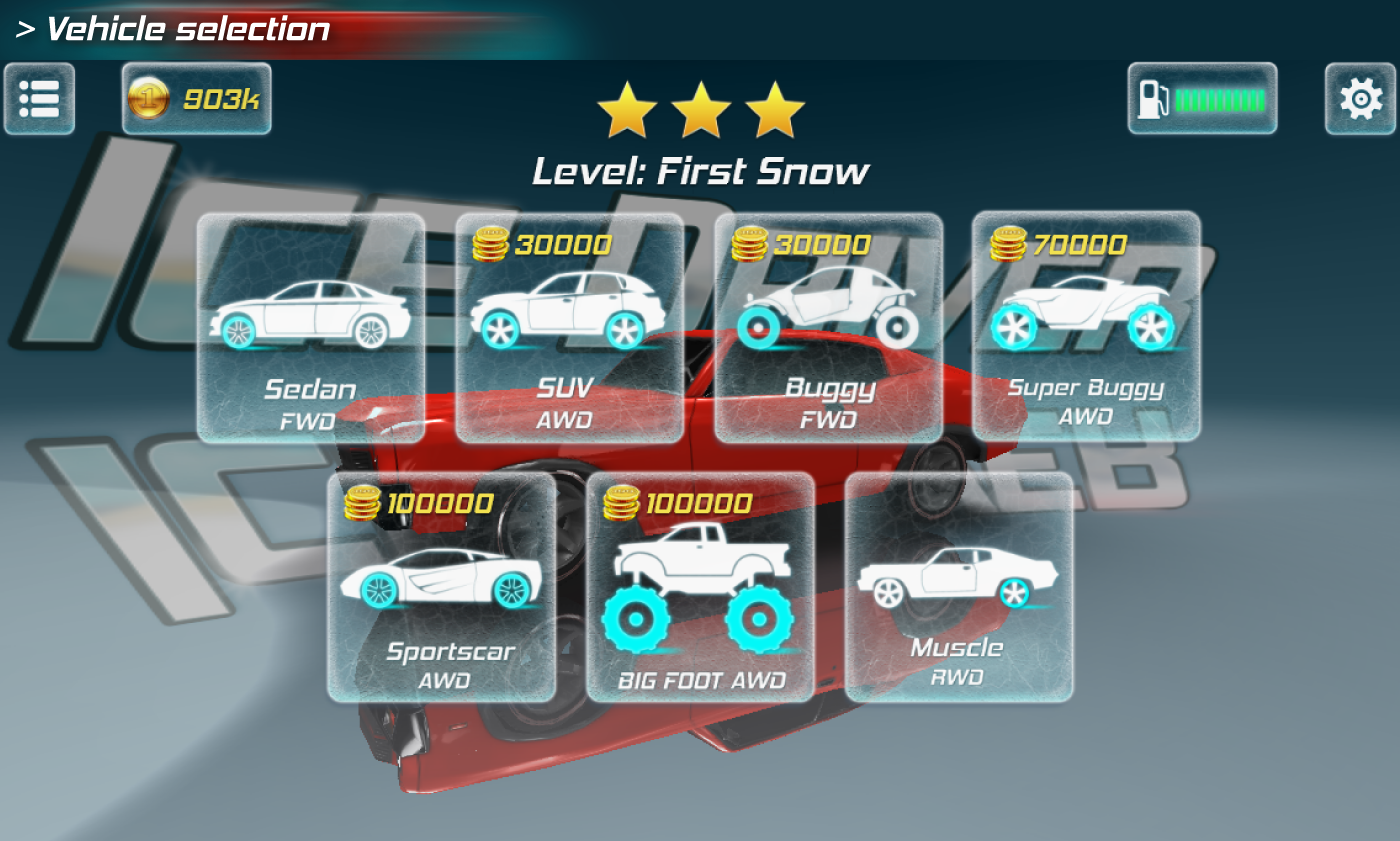
Task: Tap the fuel gauge button
Action: 1202,99
